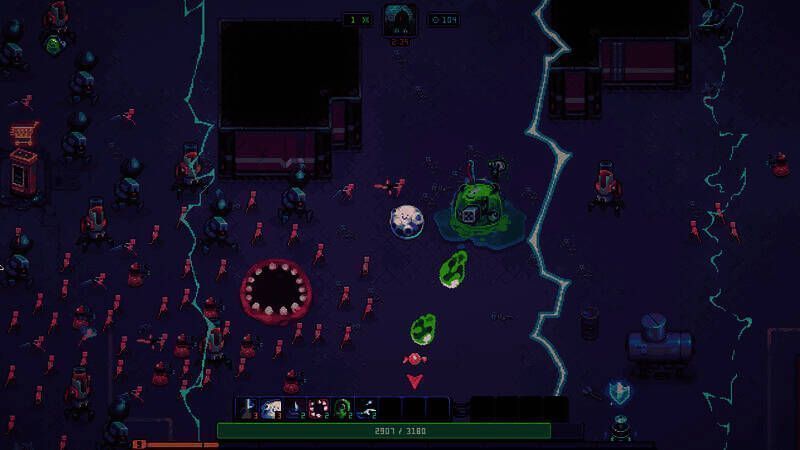Viewport: 800px width, 450px height.
Task: Choose the blue flame item slot
Action: click(295, 408)
